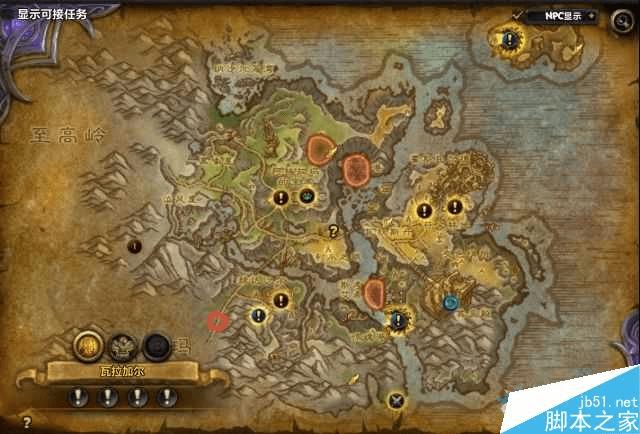Select the dark round zone emblem

pos(155,346)
